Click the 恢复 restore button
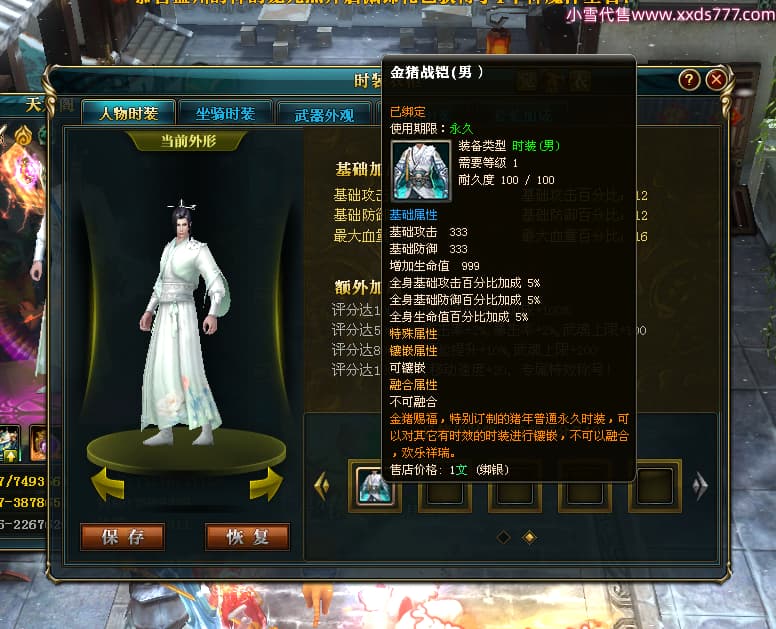This screenshot has width=776, height=629. pyautogui.click(x=247, y=537)
